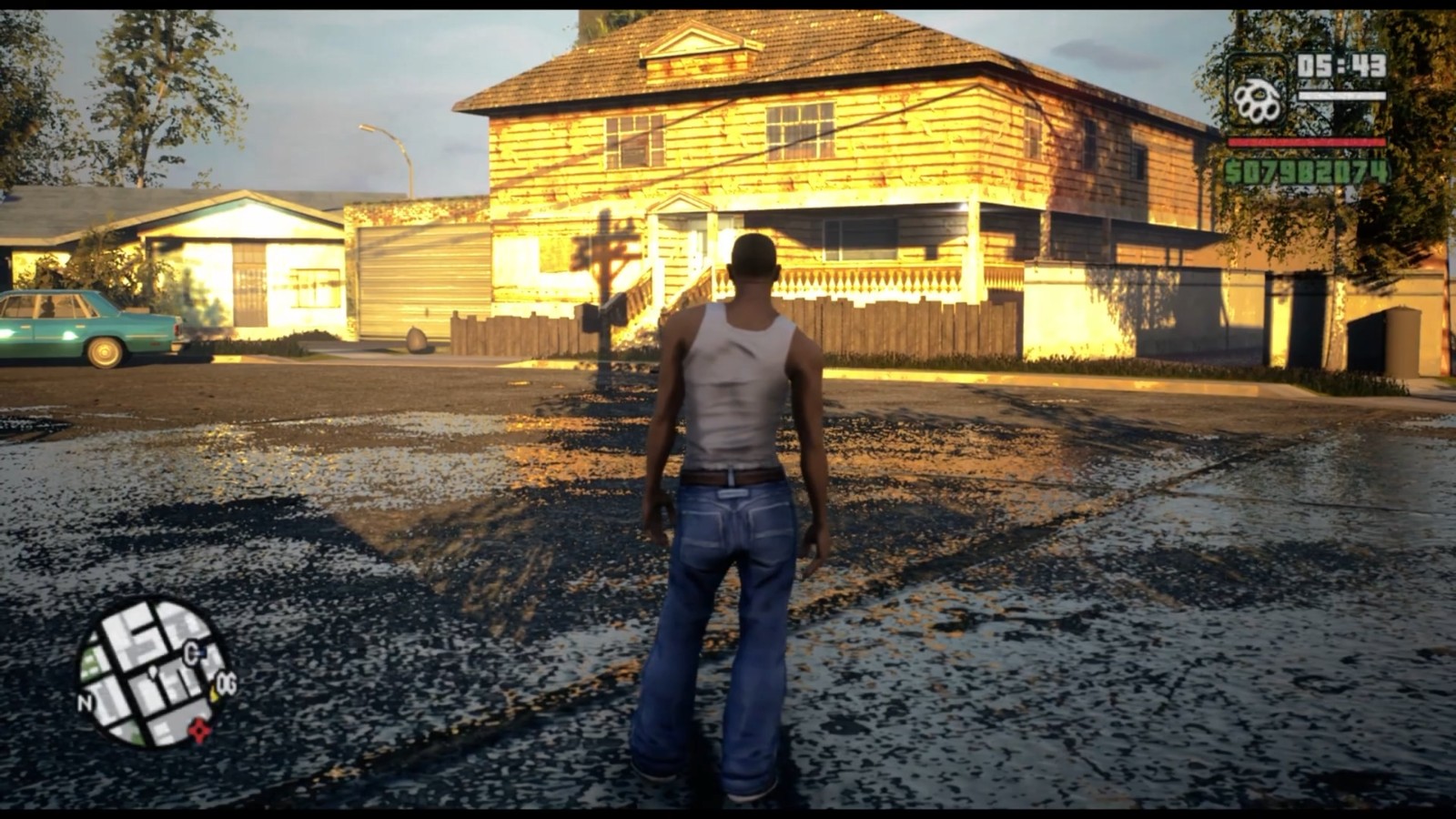This screenshot has height=819, width=1456.
Task: Select the clock display showing 05:43
Action: [1343, 66]
